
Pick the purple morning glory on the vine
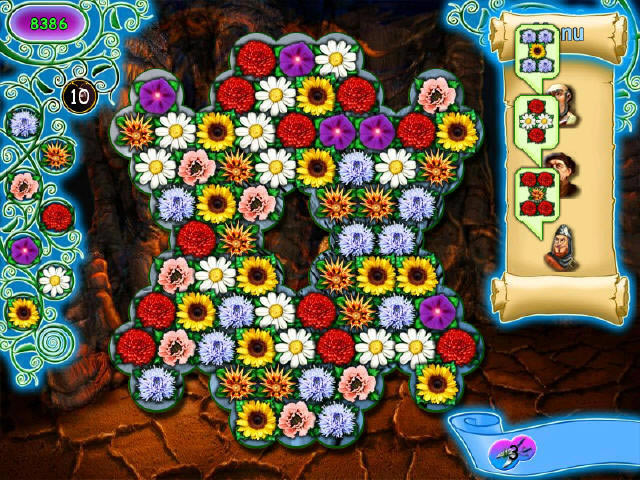[x=24, y=249]
